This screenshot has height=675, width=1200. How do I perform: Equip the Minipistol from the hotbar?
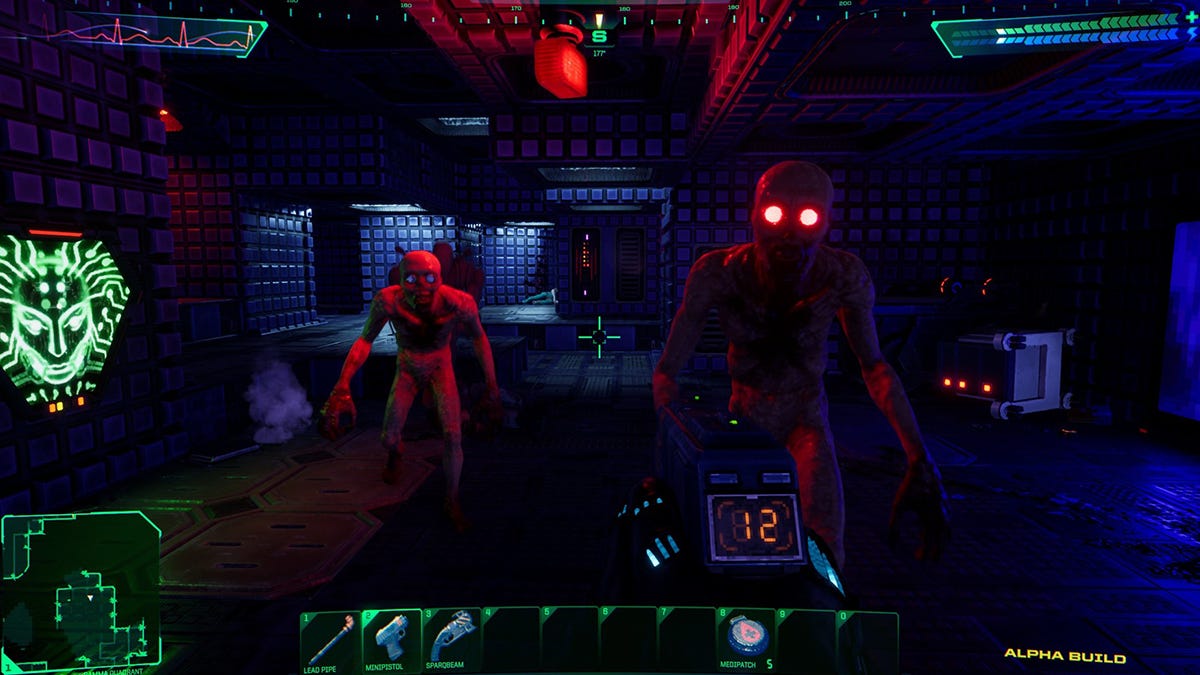(391, 640)
